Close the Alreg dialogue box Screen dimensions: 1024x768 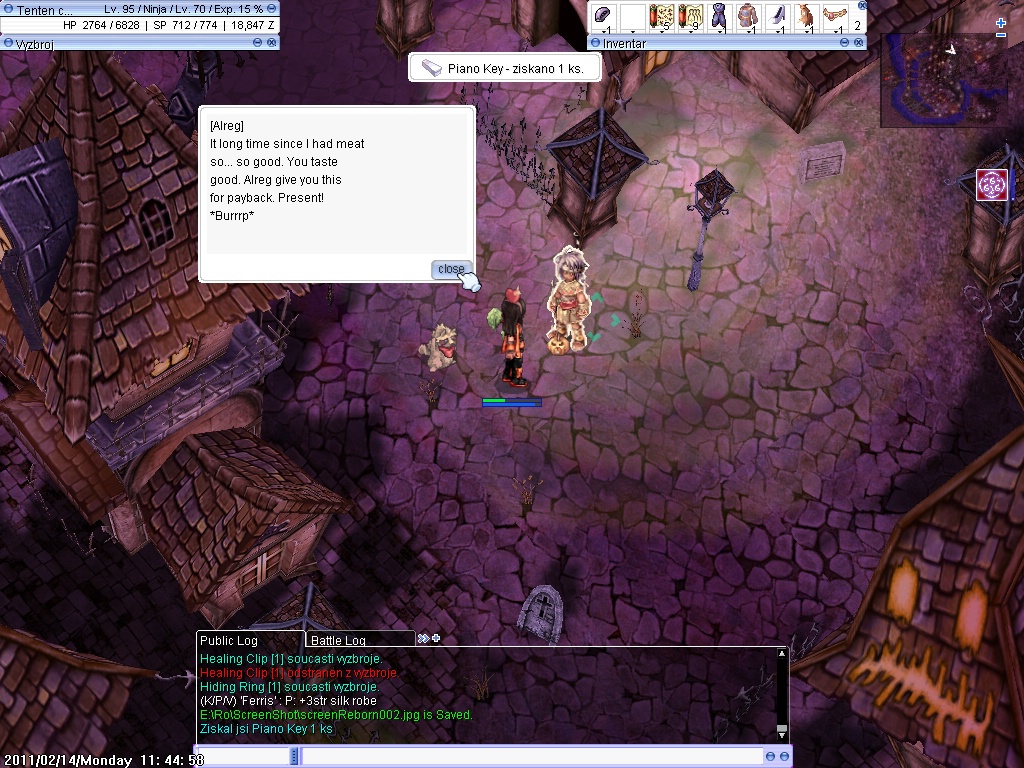click(451, 269)
